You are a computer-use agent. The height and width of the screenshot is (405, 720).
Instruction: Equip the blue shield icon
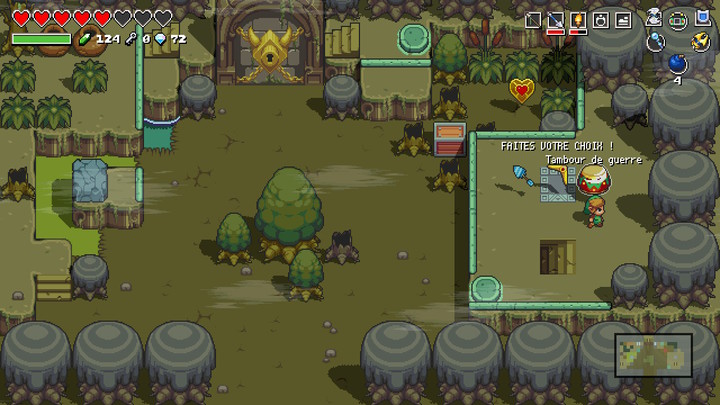(700, 19)
